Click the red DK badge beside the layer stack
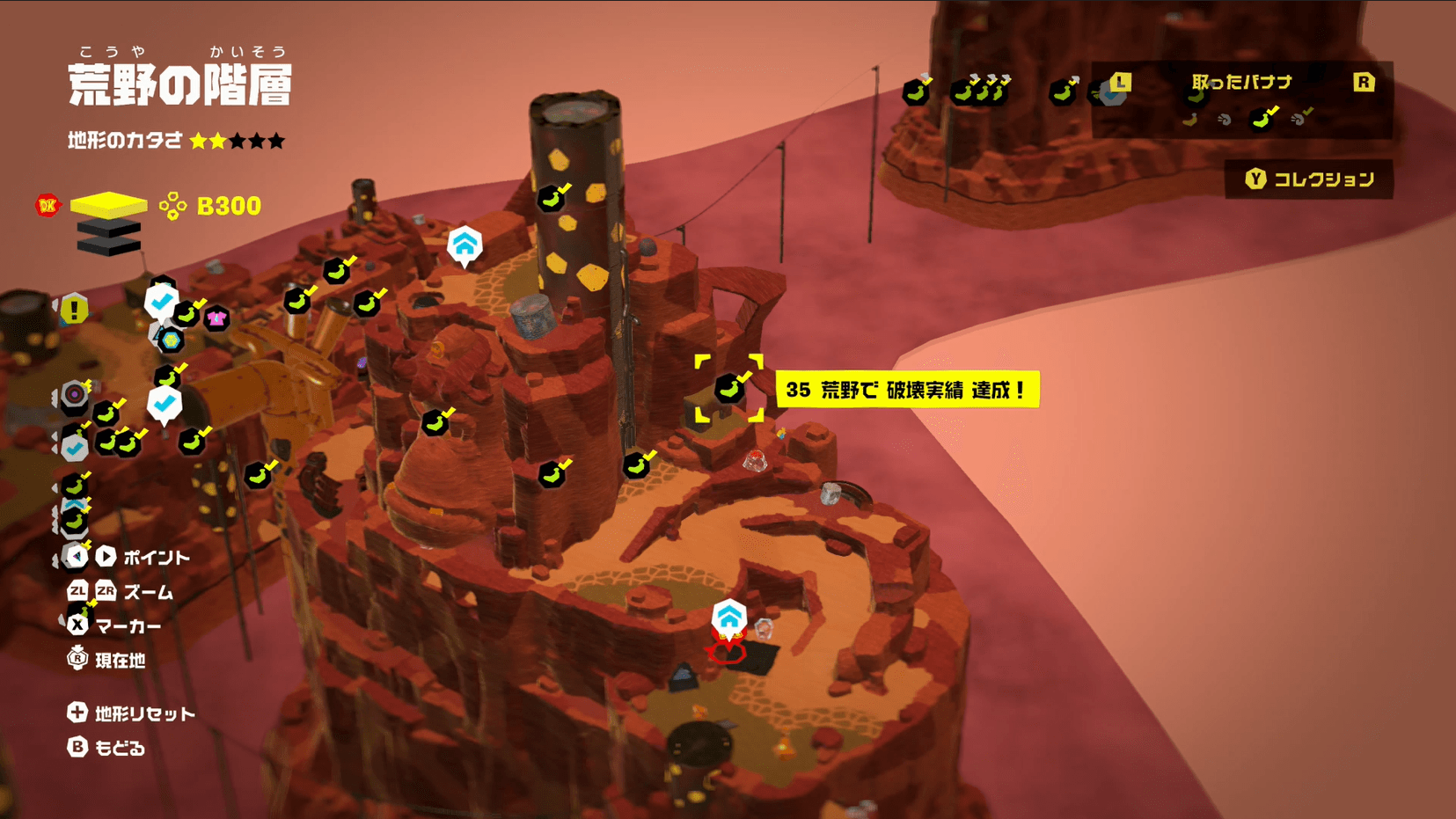Screen dimensions: 1456x819 pyautogui.click(x=48, y=205)
